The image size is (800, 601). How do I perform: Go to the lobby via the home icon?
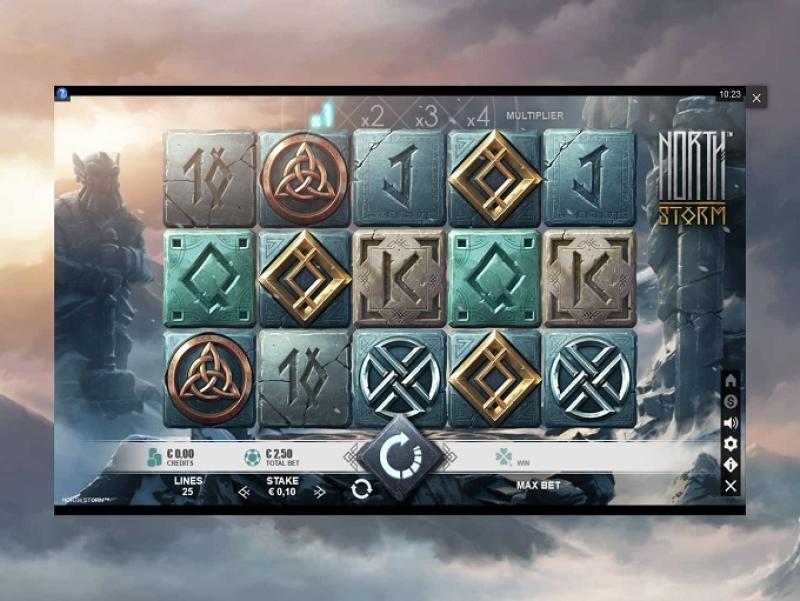click(731, 381)
